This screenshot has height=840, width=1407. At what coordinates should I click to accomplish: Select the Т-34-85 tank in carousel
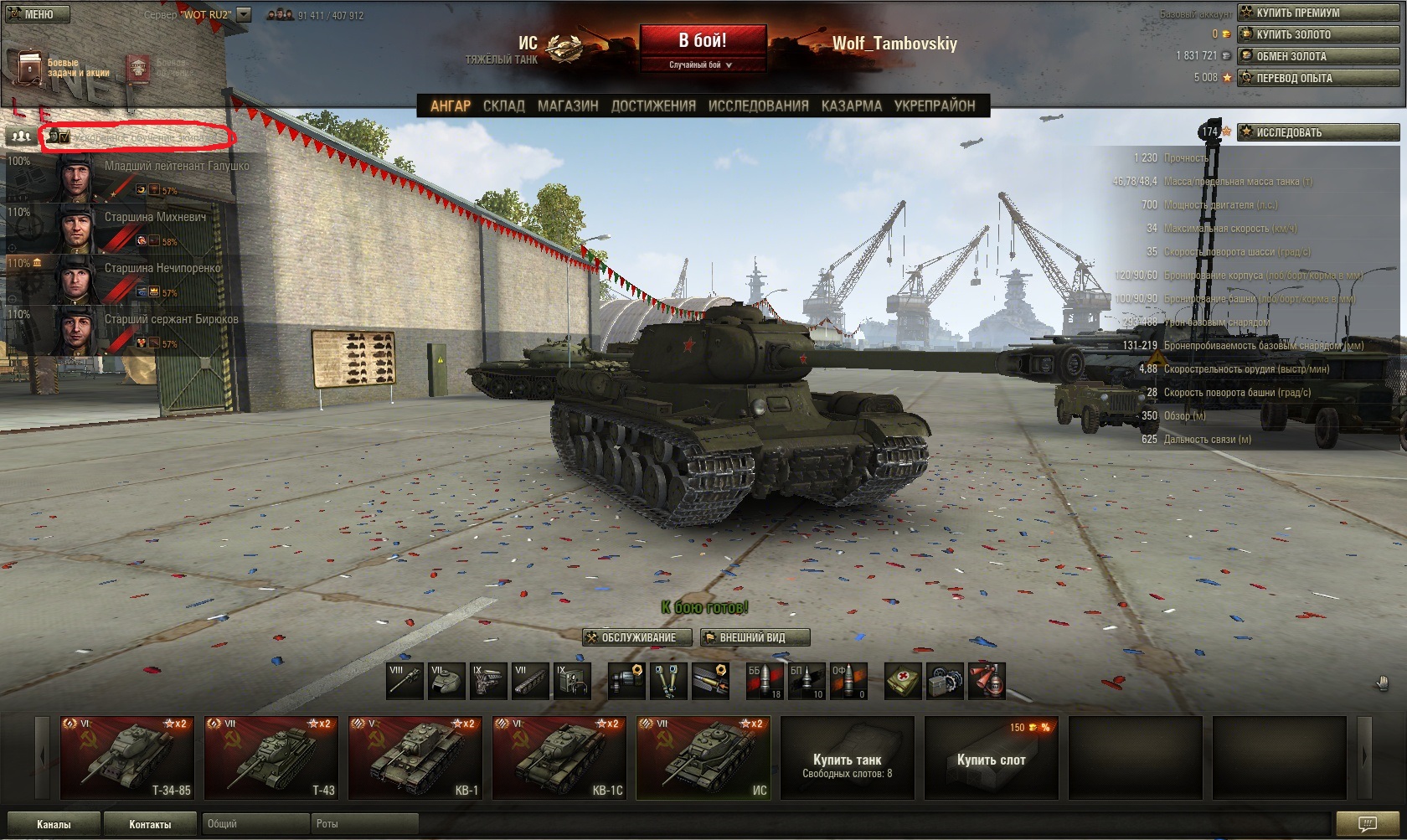(x=126, y=758)
